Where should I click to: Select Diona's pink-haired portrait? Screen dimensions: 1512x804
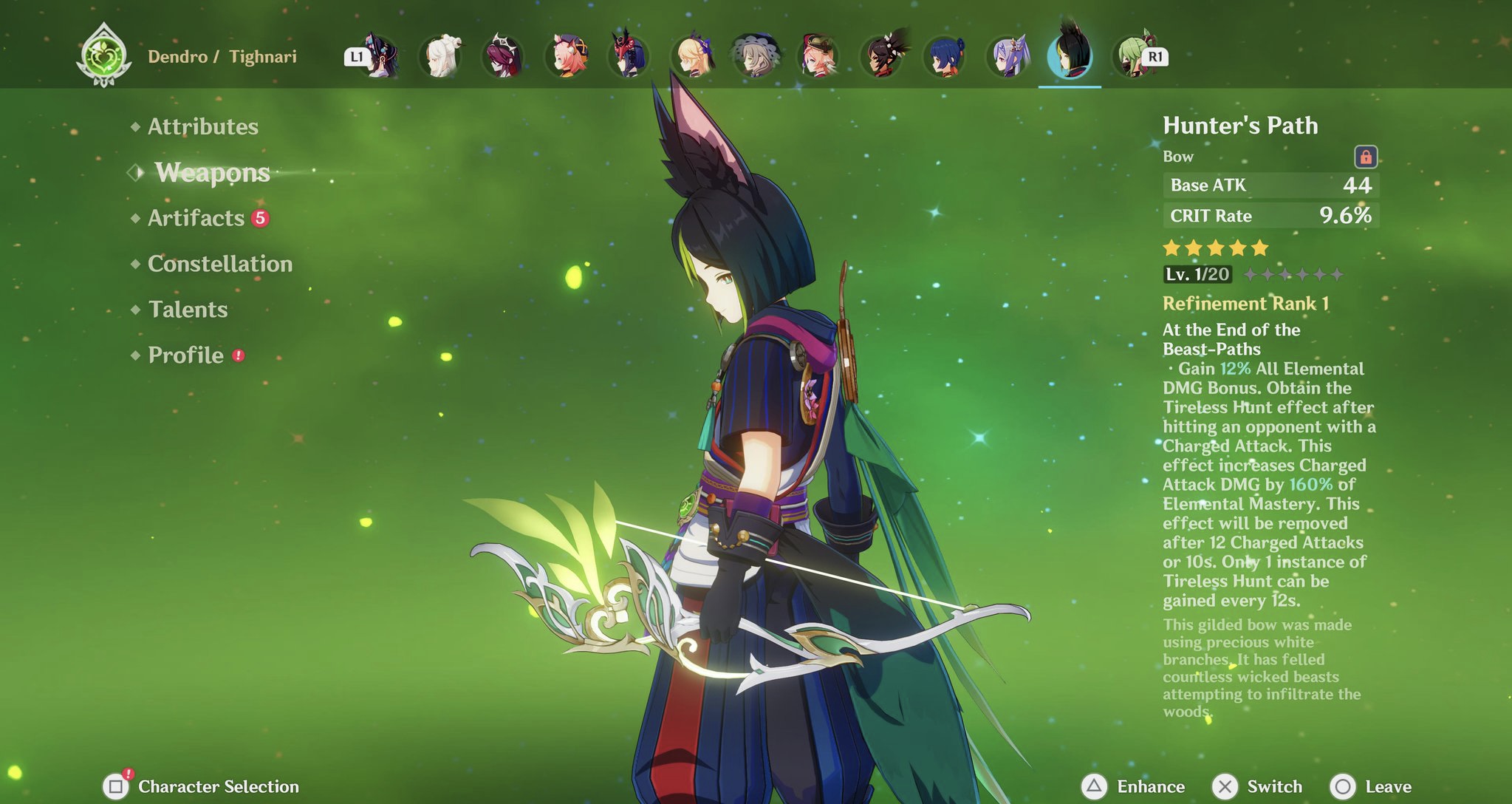[x=567, y=56]
